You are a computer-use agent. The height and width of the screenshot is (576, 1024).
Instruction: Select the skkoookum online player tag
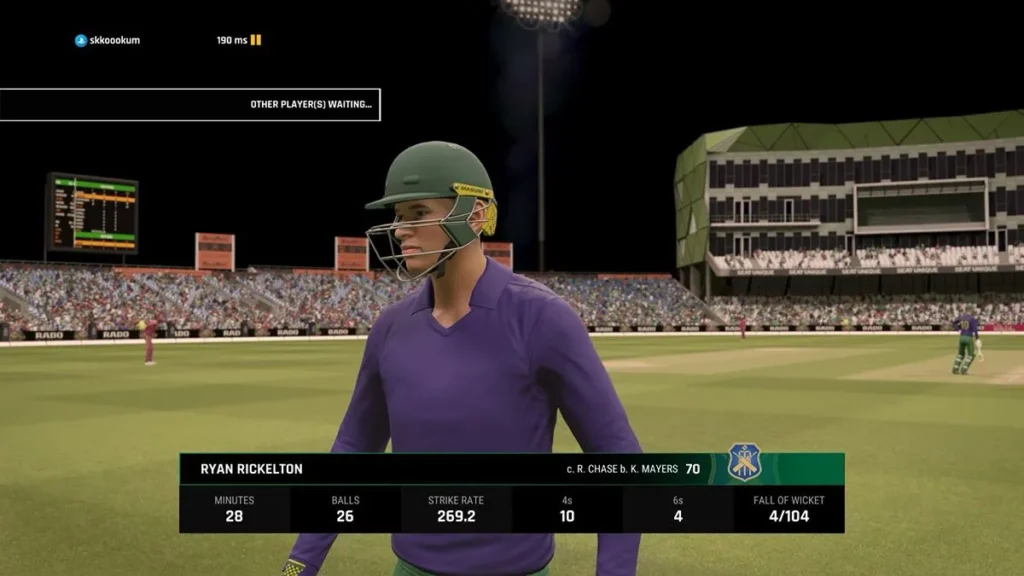tap(107, 40)
